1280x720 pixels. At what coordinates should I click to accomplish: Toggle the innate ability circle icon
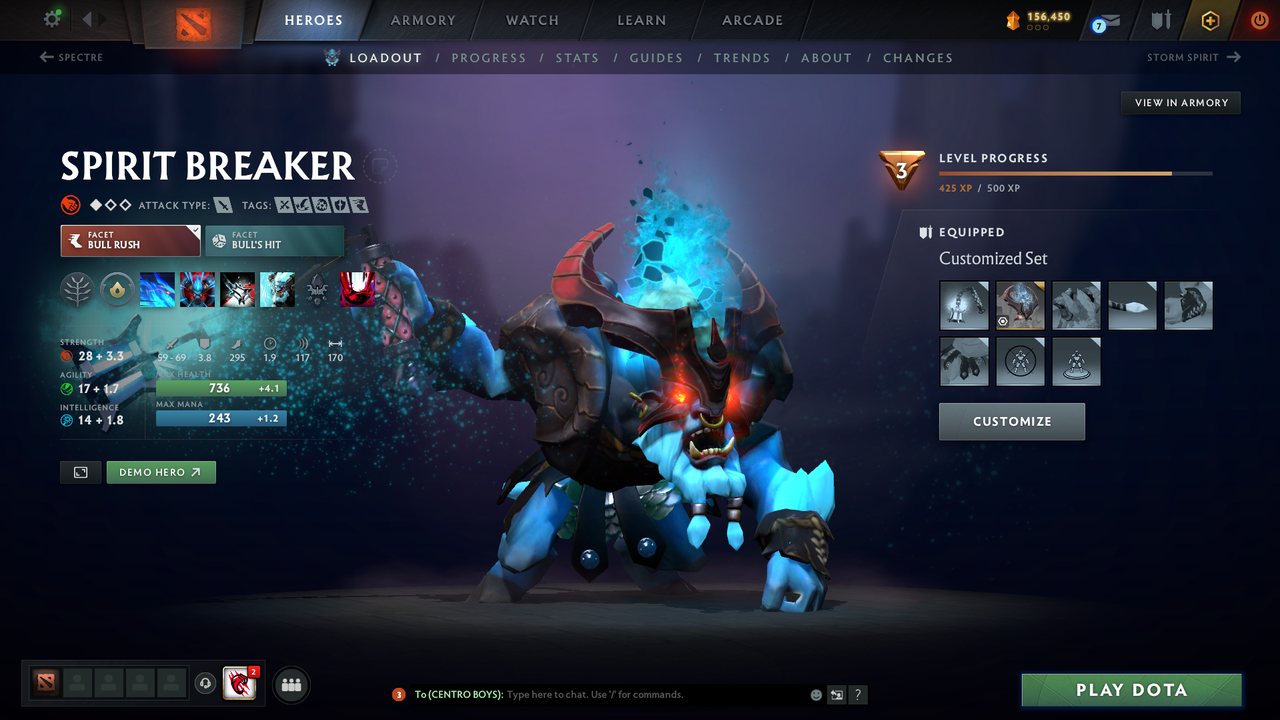pos(118,289)
